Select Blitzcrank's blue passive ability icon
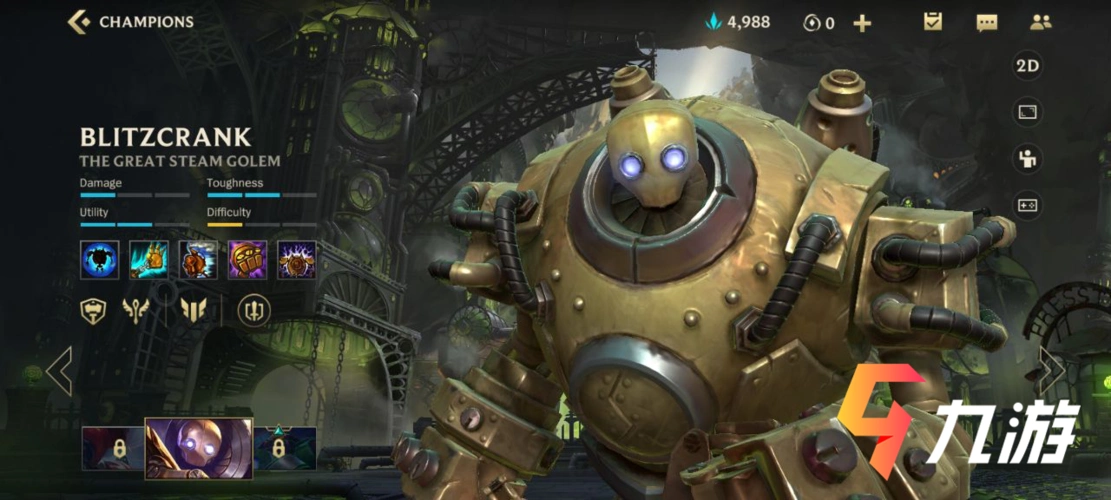The width and height of the screenshot is (1111, 500). pos(100,260)
